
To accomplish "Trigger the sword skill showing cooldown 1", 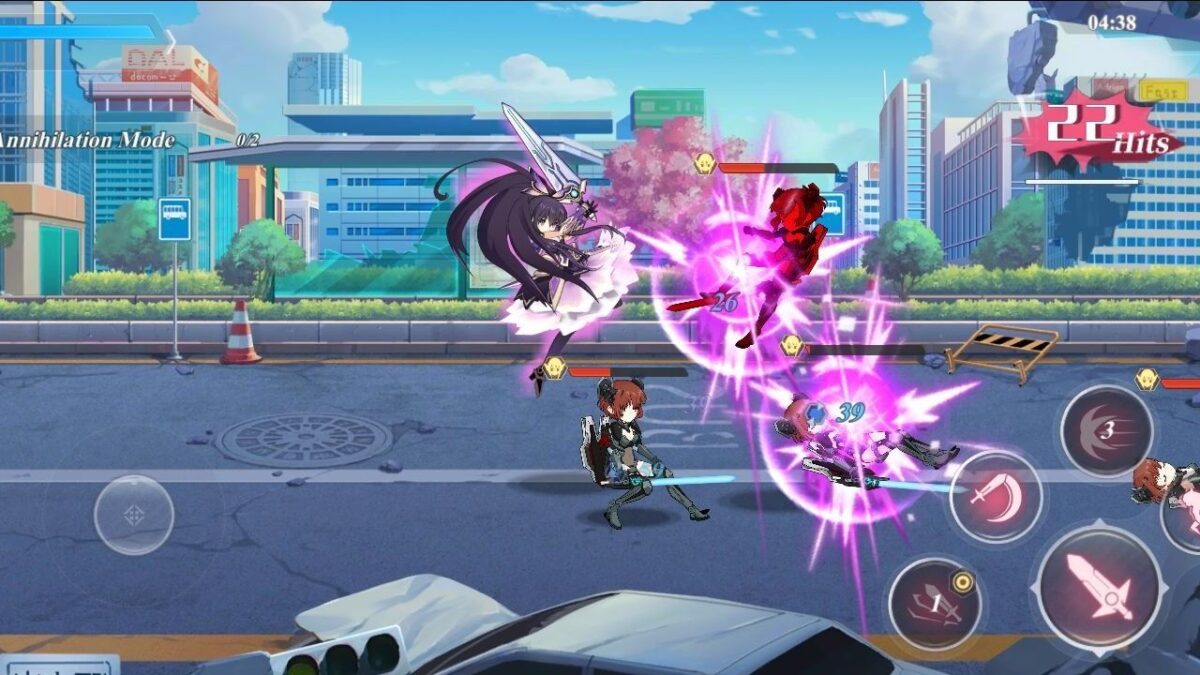I will [935, 604].
